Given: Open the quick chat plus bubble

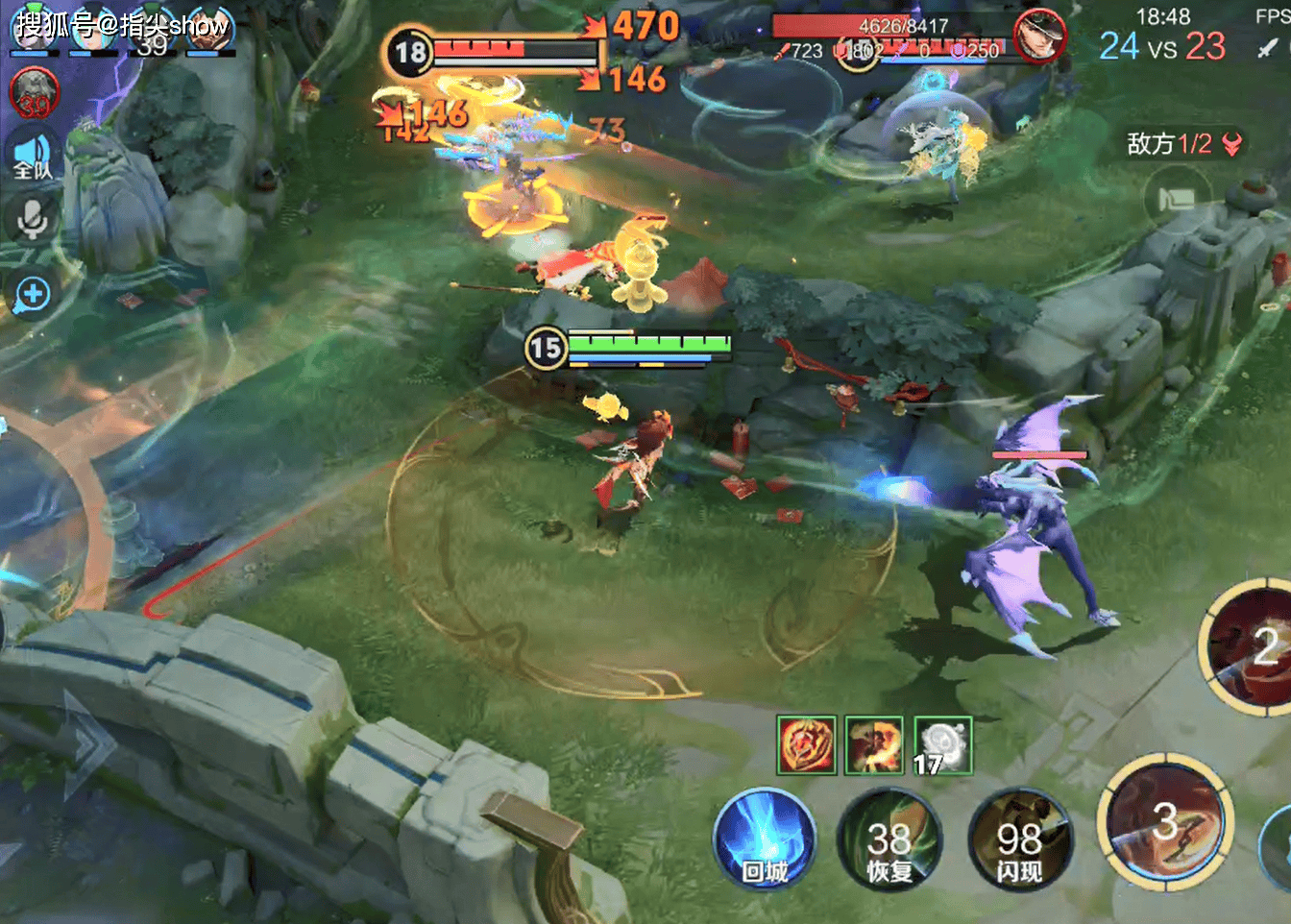Looking at the screenshot, I should point(33,294).
